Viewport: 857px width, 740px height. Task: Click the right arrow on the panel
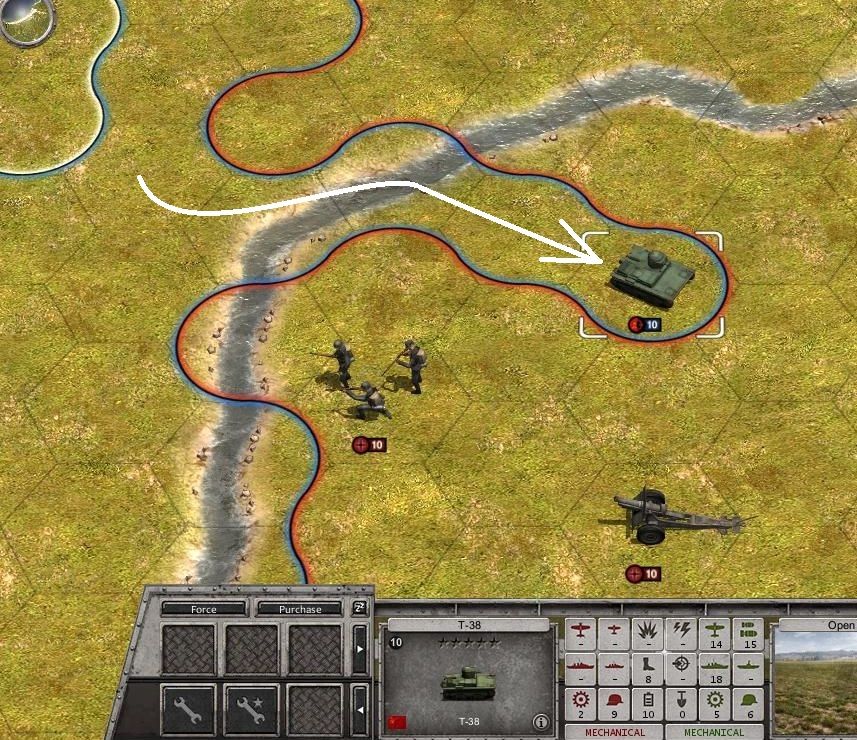360,649
